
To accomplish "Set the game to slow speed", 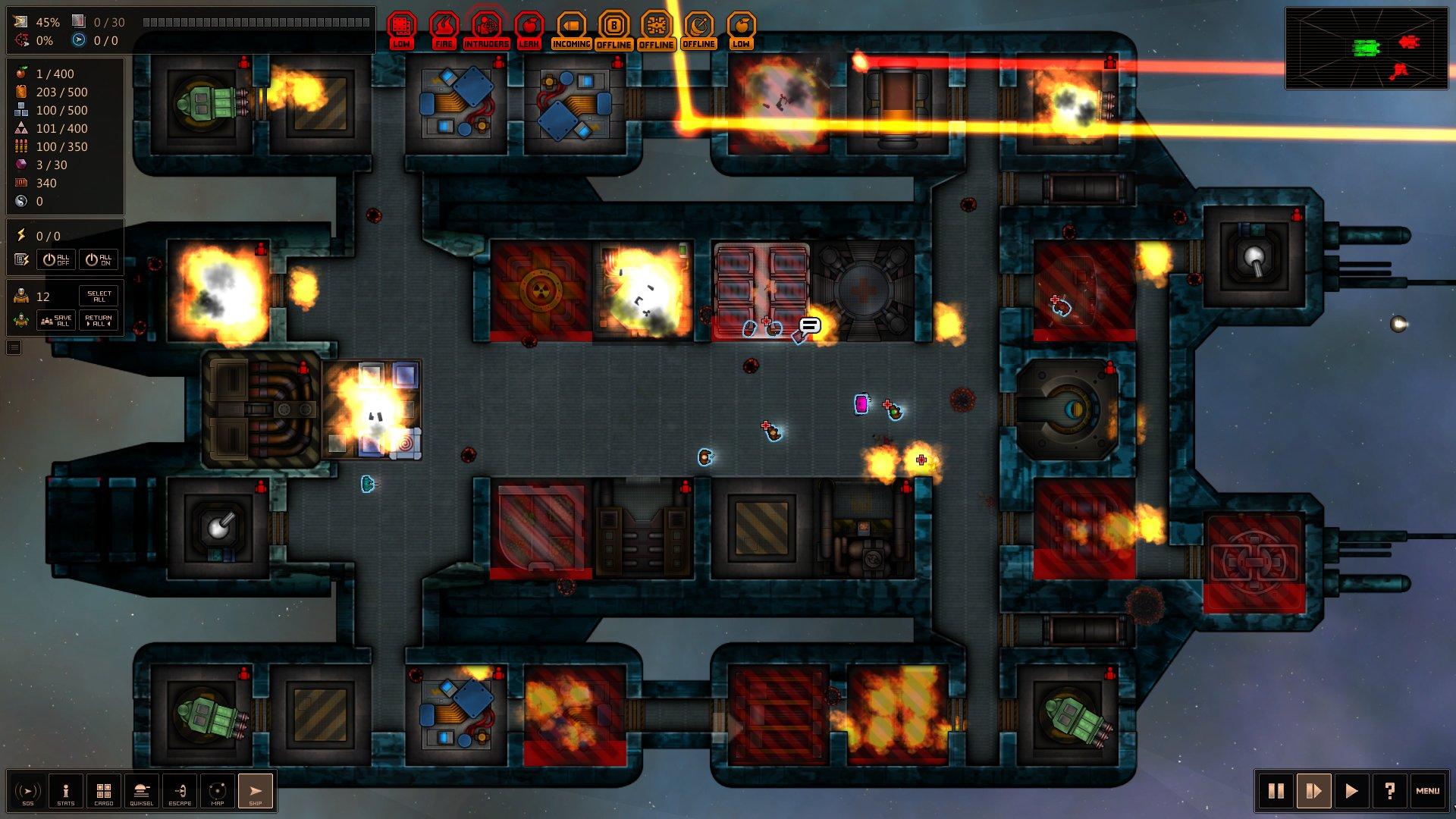I will (x=1314, y=792).
